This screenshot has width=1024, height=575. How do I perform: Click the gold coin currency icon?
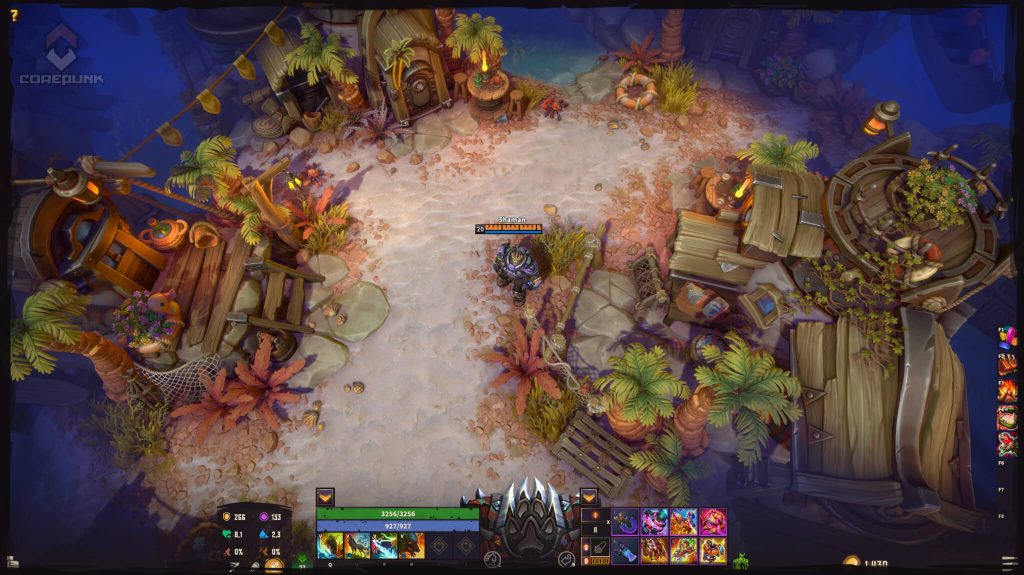pyautogui.click(x=852, y=565)
